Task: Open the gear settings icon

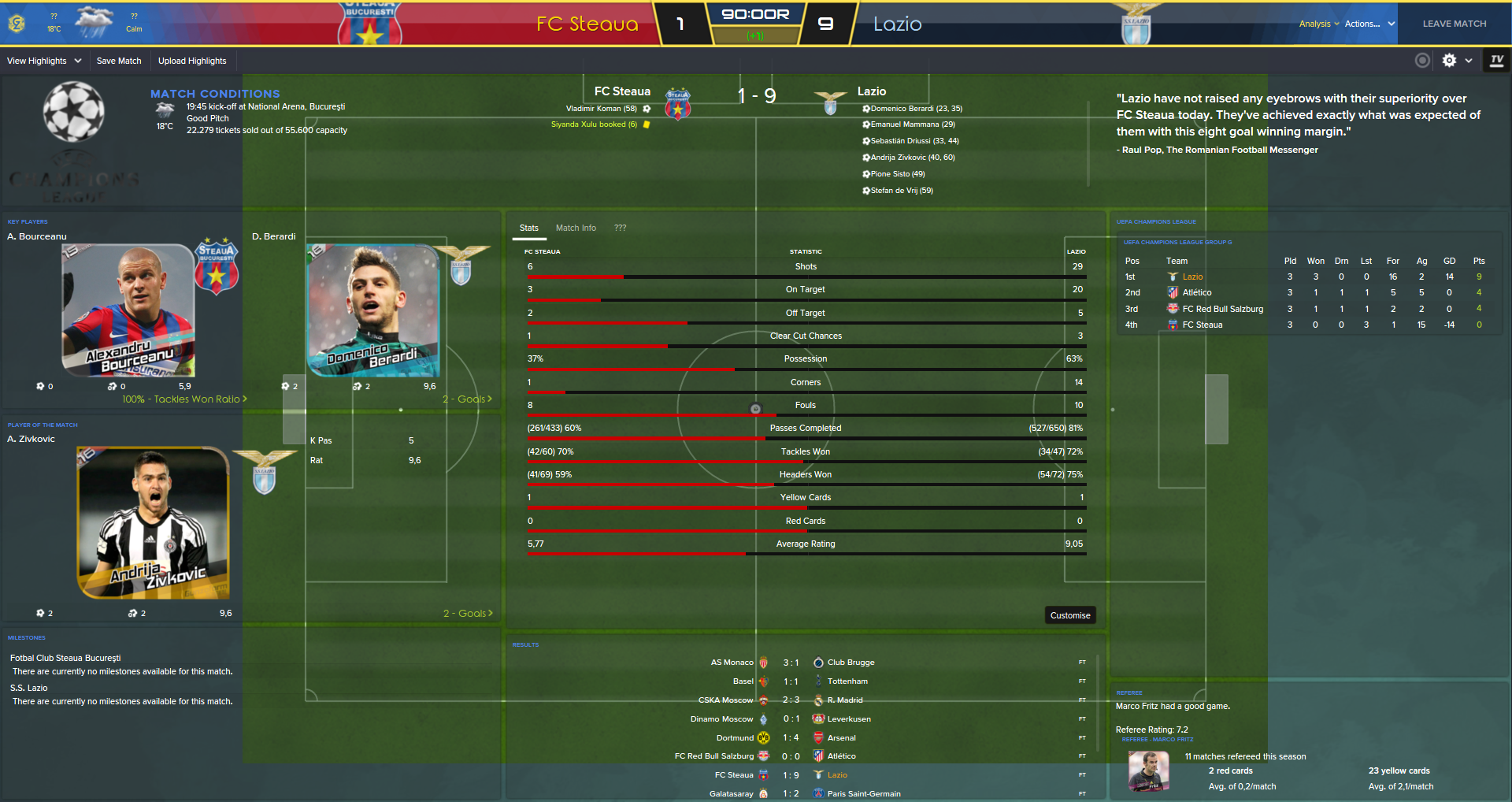Action: coord(1449,61)
